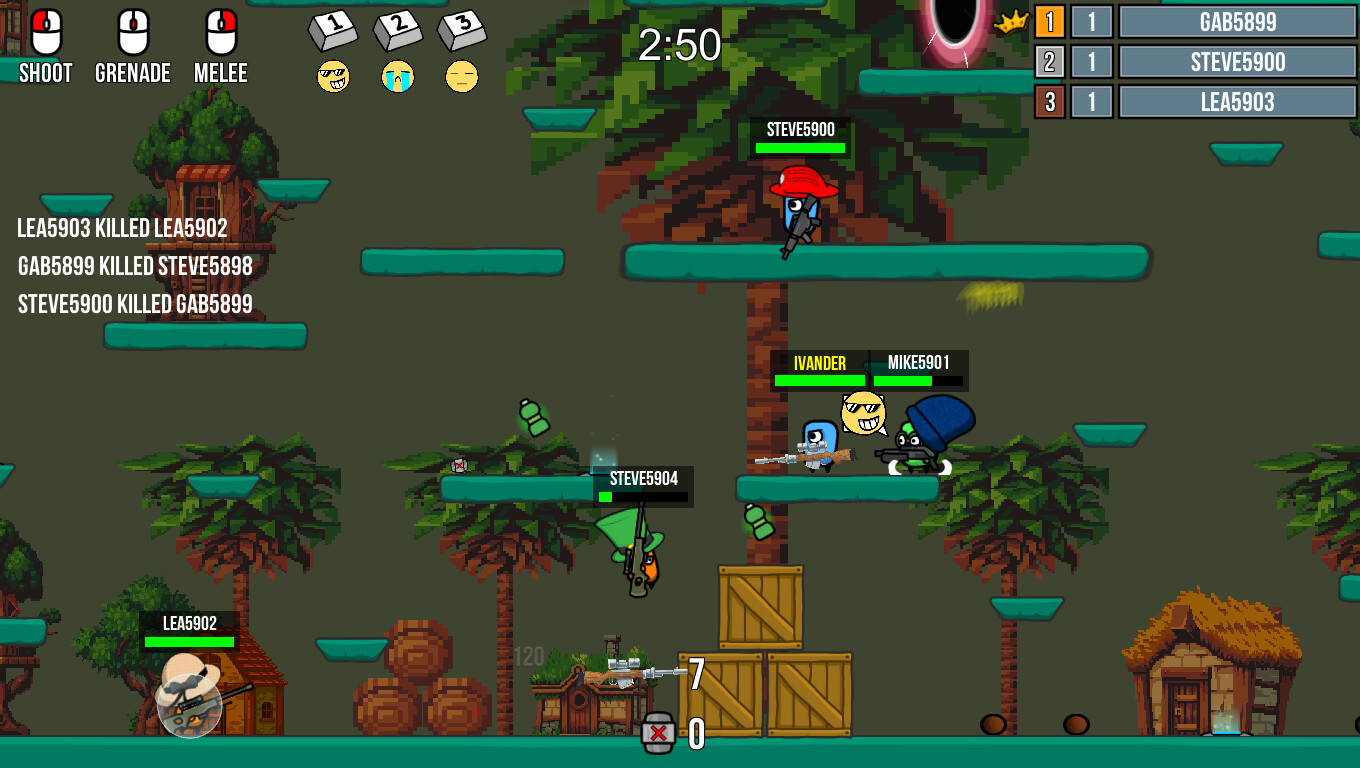Click the MELEE mouse icon
This screenshot has width=1360, height=768.
[222, 30]
